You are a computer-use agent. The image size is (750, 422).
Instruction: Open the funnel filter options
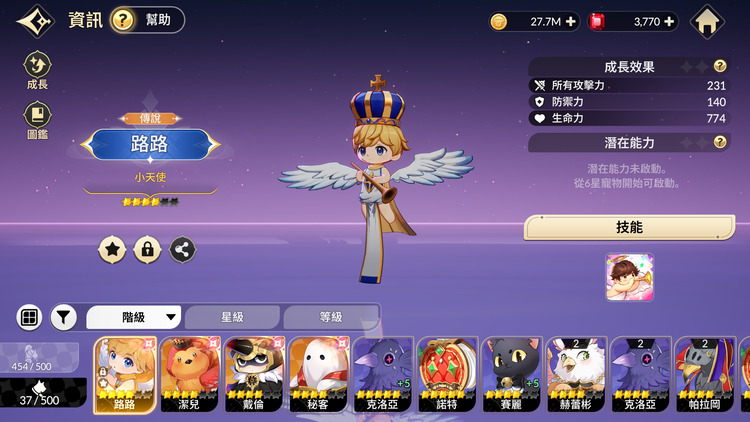(x=64, y=317)
